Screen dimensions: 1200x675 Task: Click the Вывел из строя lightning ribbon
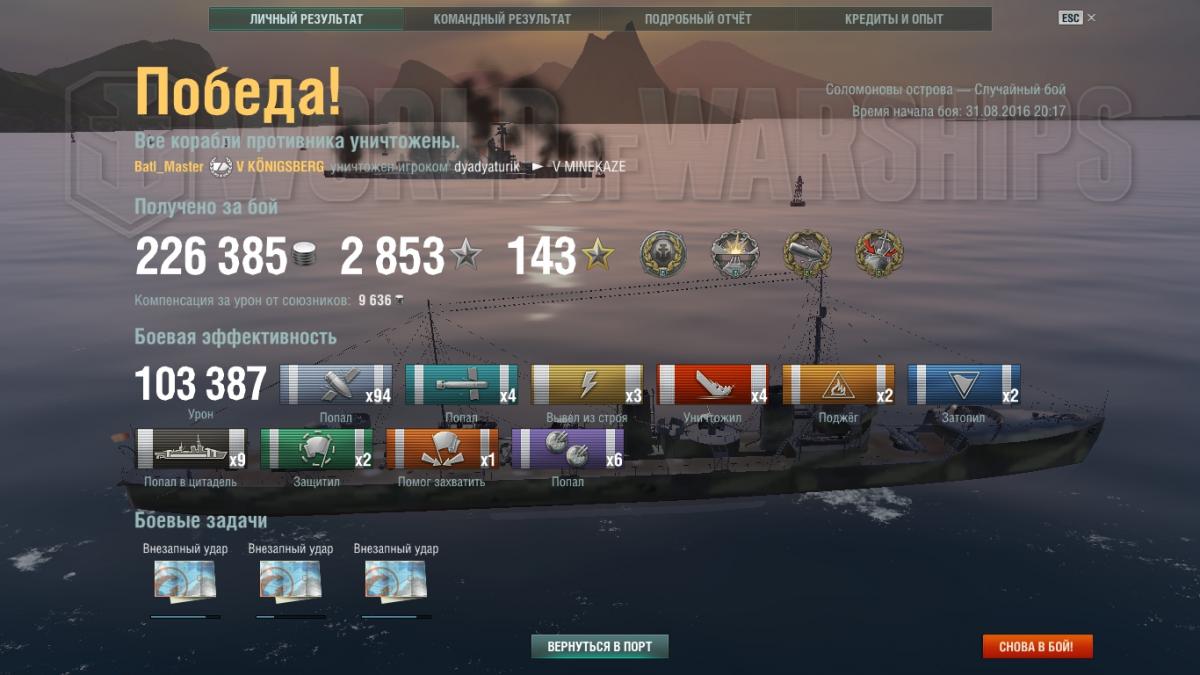587,385
